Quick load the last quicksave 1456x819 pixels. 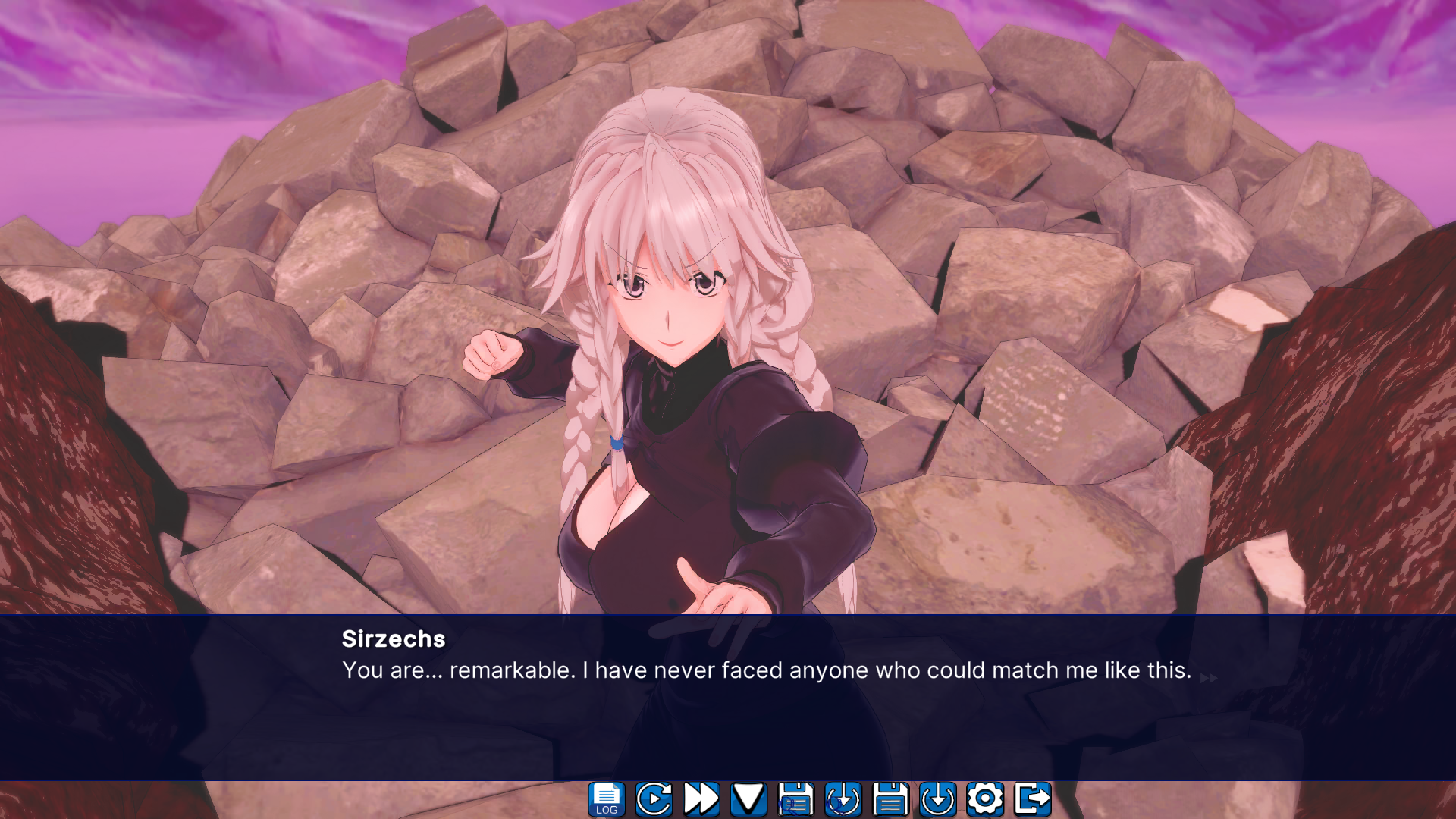844,798
